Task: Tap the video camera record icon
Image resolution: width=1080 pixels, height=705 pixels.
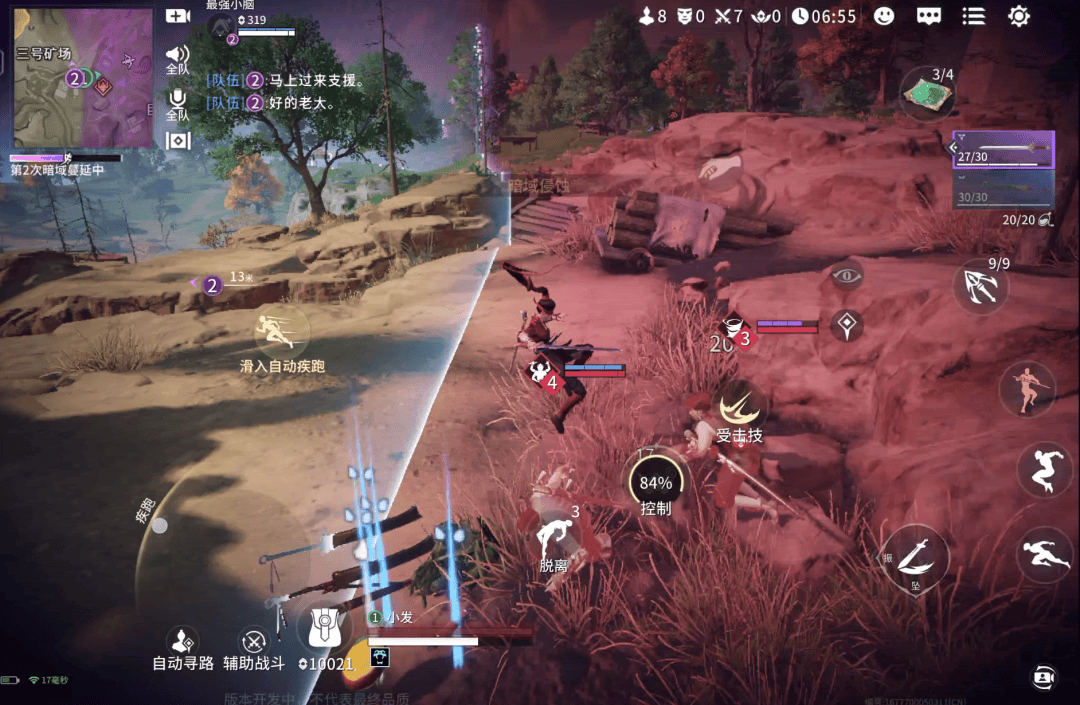Action: [178, 16]
